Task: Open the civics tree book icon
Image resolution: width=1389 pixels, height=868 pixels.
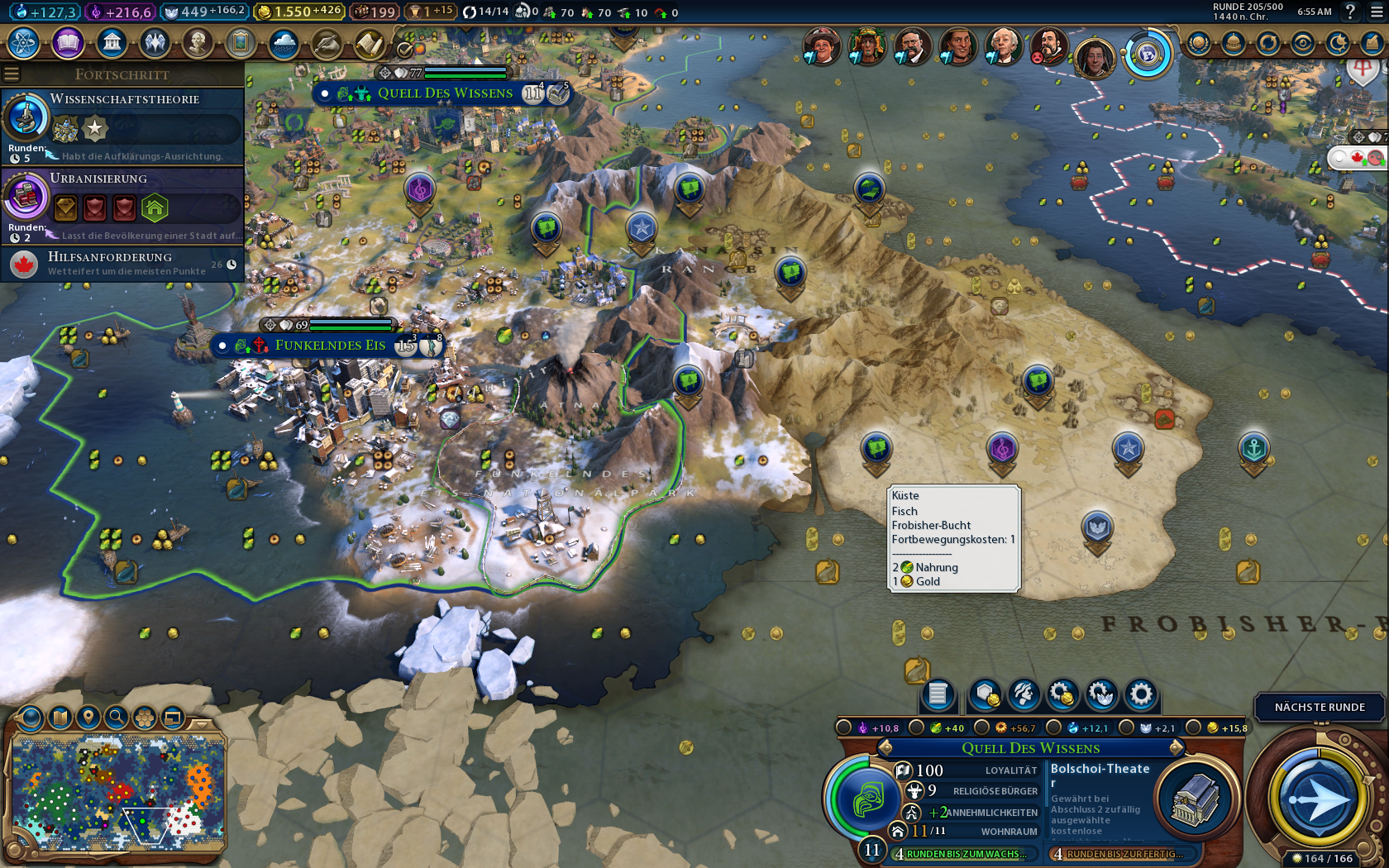Action: pos(68,43)
